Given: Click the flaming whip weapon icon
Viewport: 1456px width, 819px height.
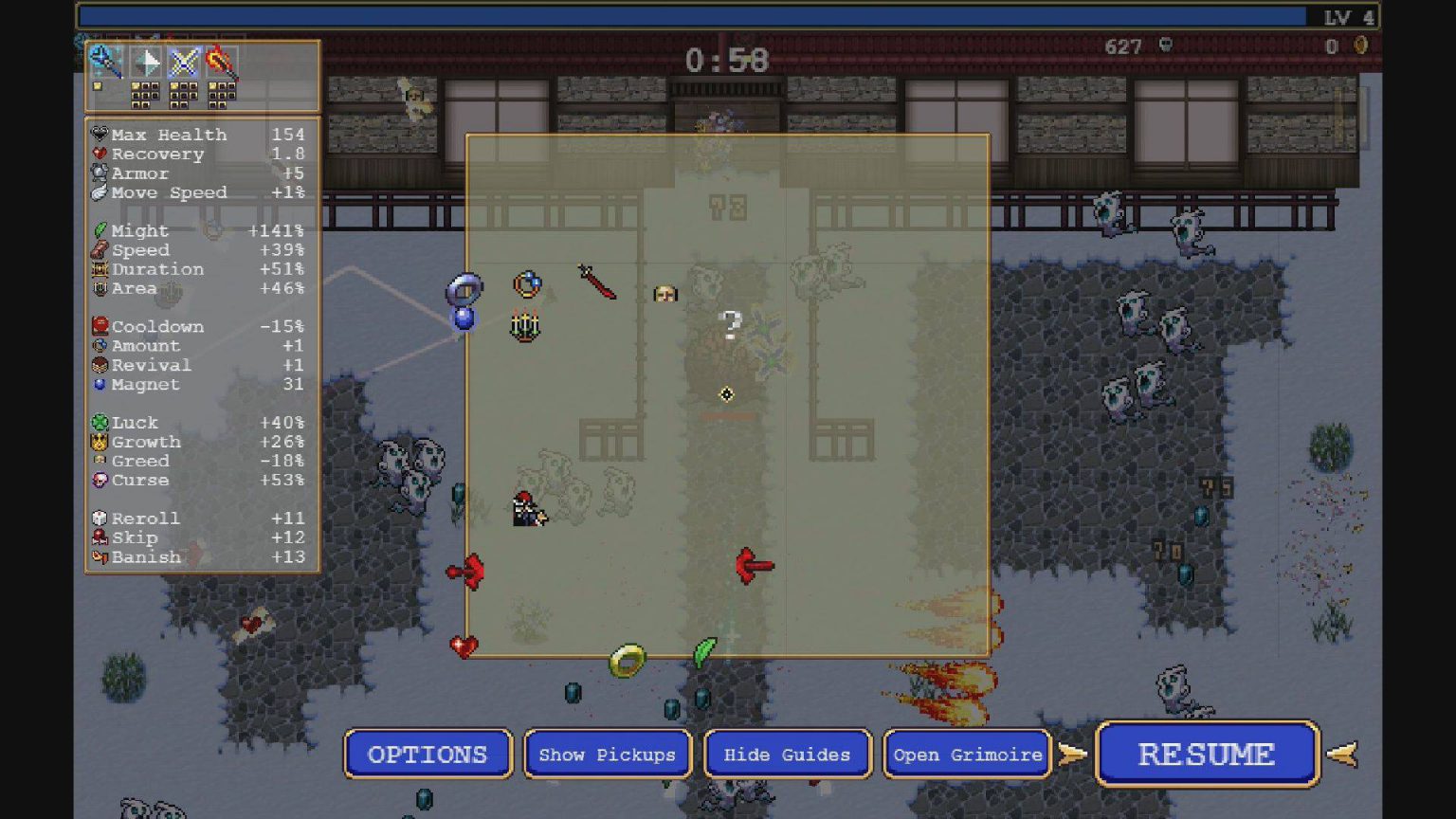Looking at the screenshot, I should (x=220, y=61).
